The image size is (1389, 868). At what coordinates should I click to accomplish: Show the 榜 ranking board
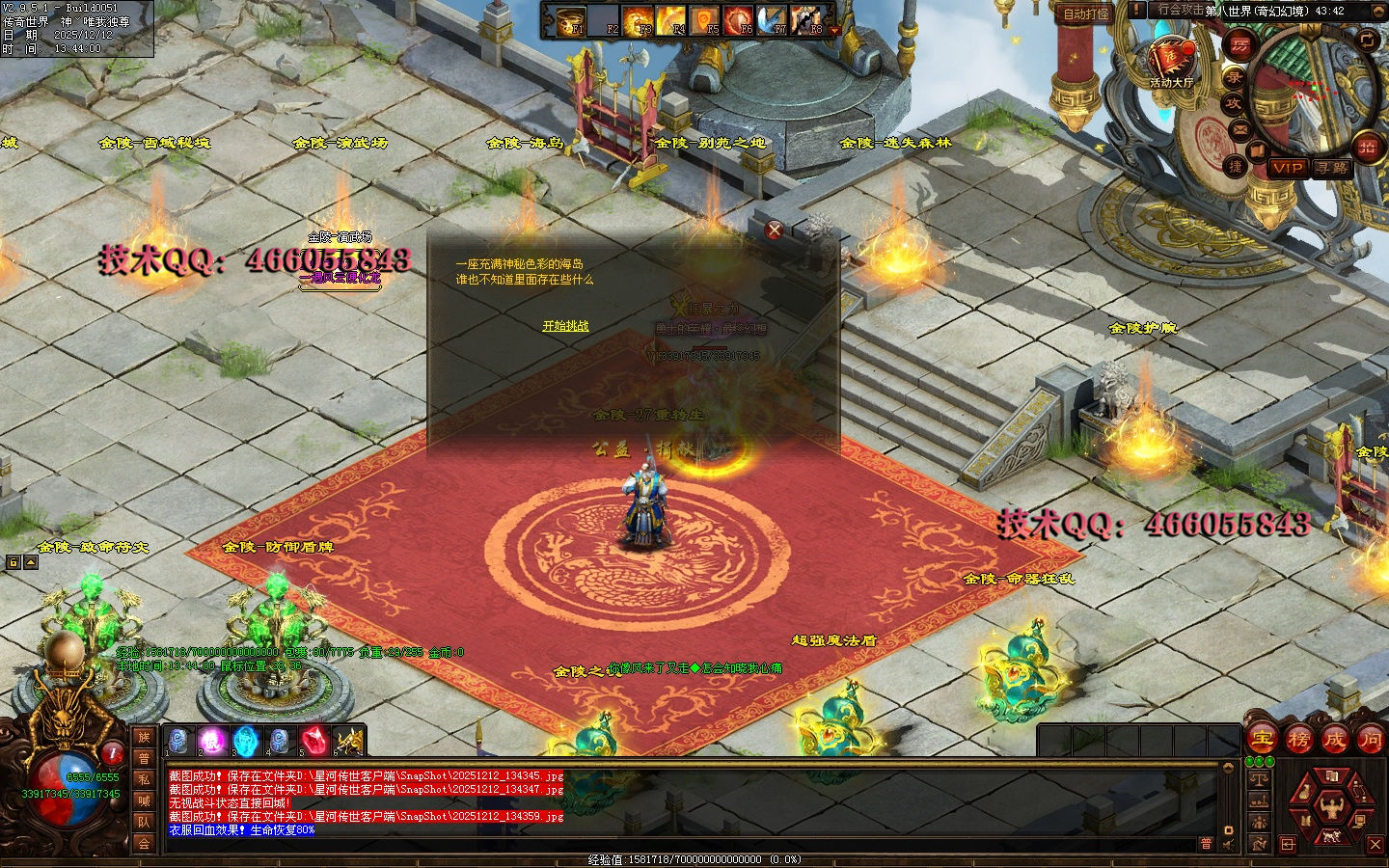1298,740
